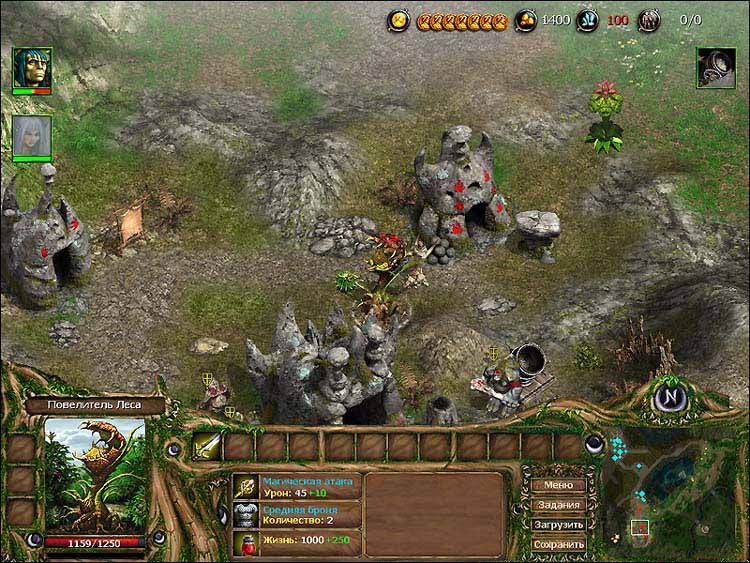This screenshot has width=750, height=563.
Task: Click the army population icon
Action: point(650,19)
